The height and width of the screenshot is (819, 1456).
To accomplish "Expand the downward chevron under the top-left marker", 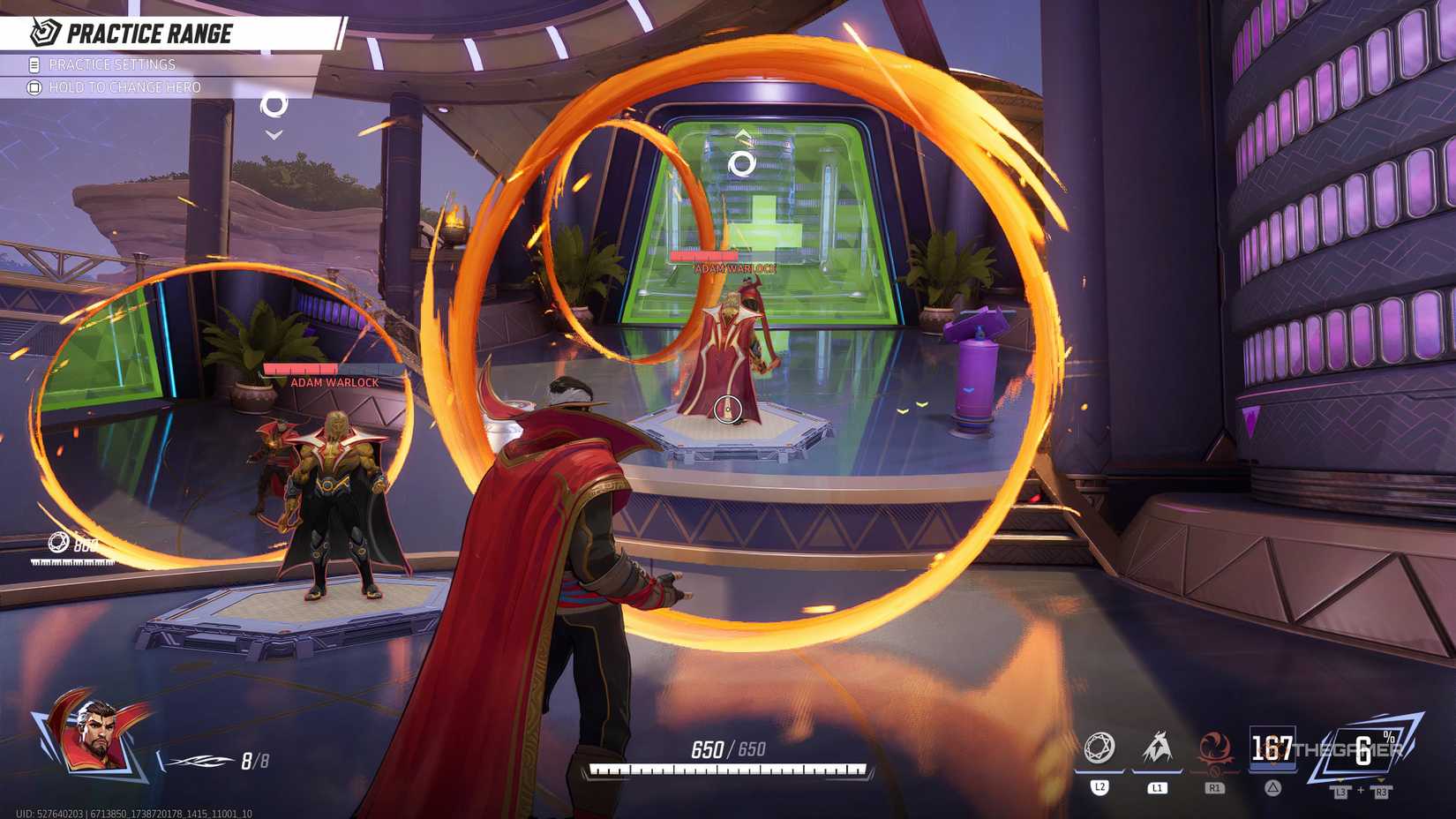I will [274, 133].
